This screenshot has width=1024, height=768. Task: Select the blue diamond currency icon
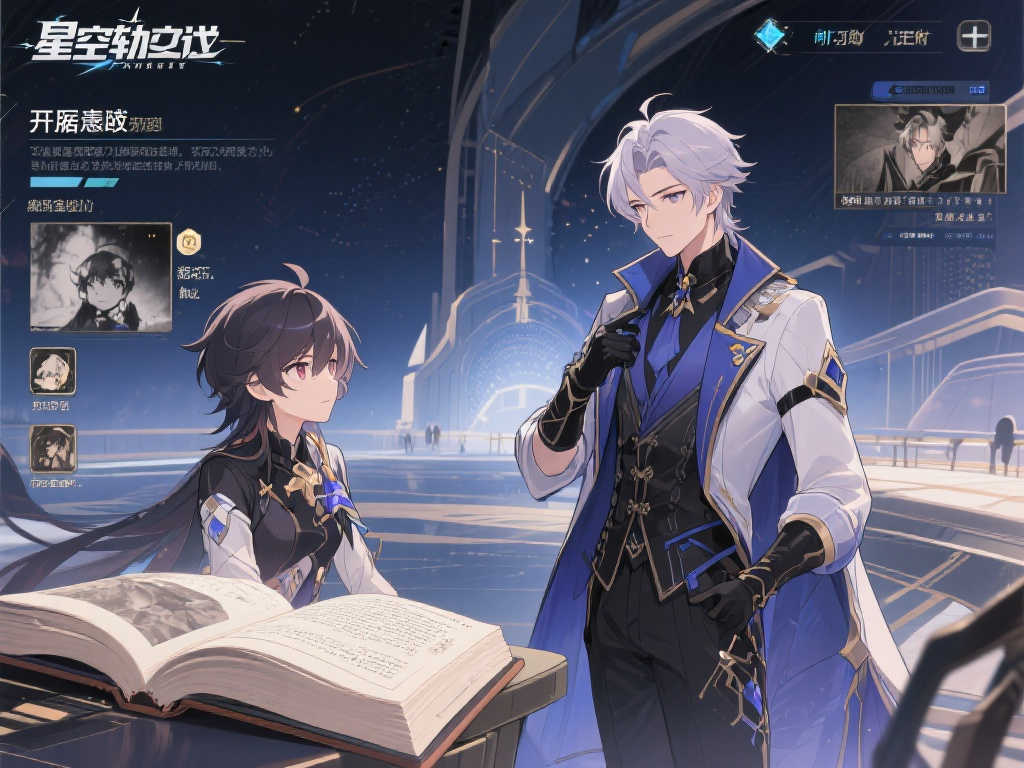[x=769, y=35]
